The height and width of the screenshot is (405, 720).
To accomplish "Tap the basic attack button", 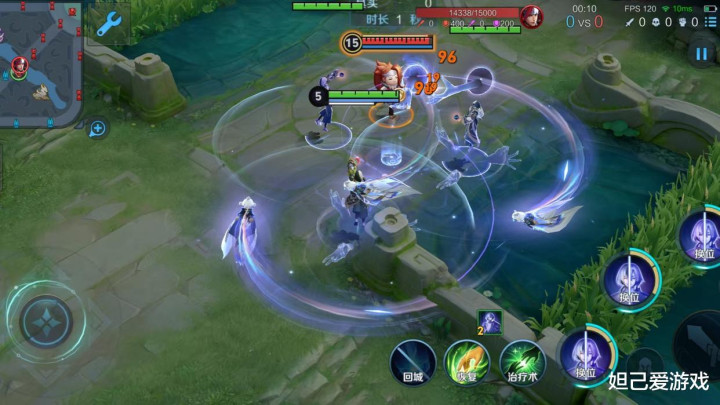I will coord(702,345).
